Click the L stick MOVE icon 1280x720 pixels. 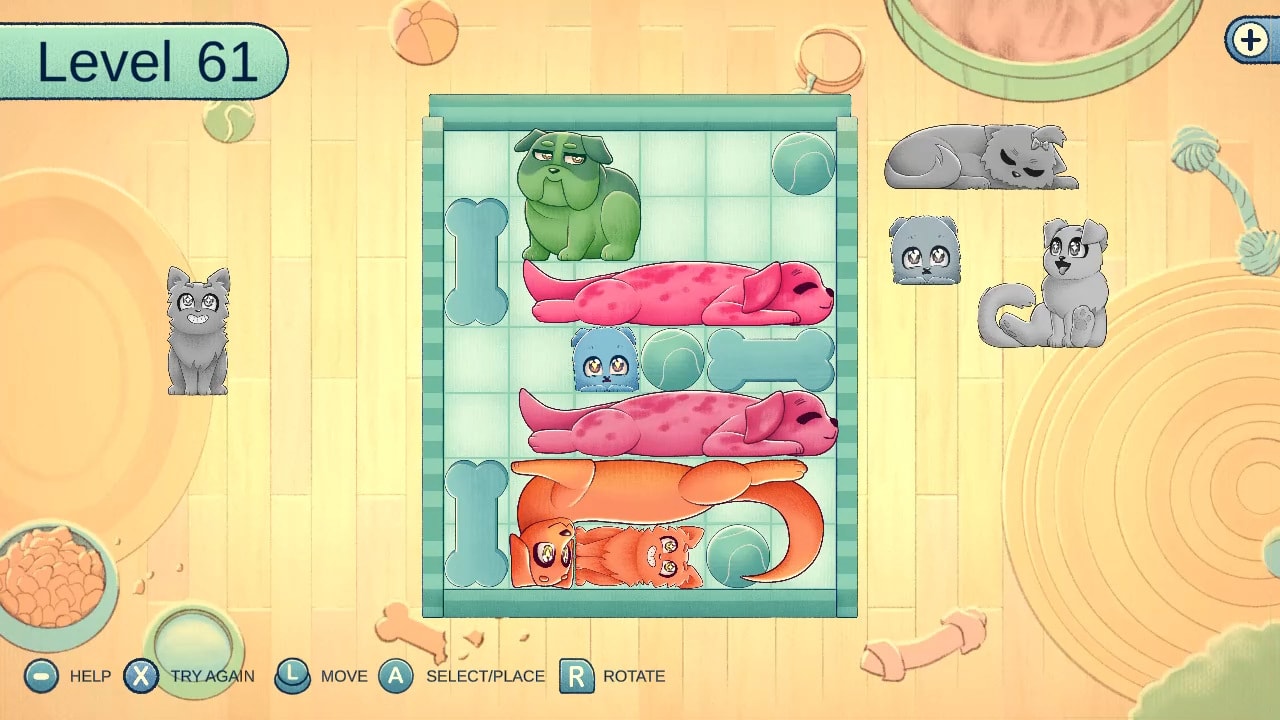coord(293,676)
